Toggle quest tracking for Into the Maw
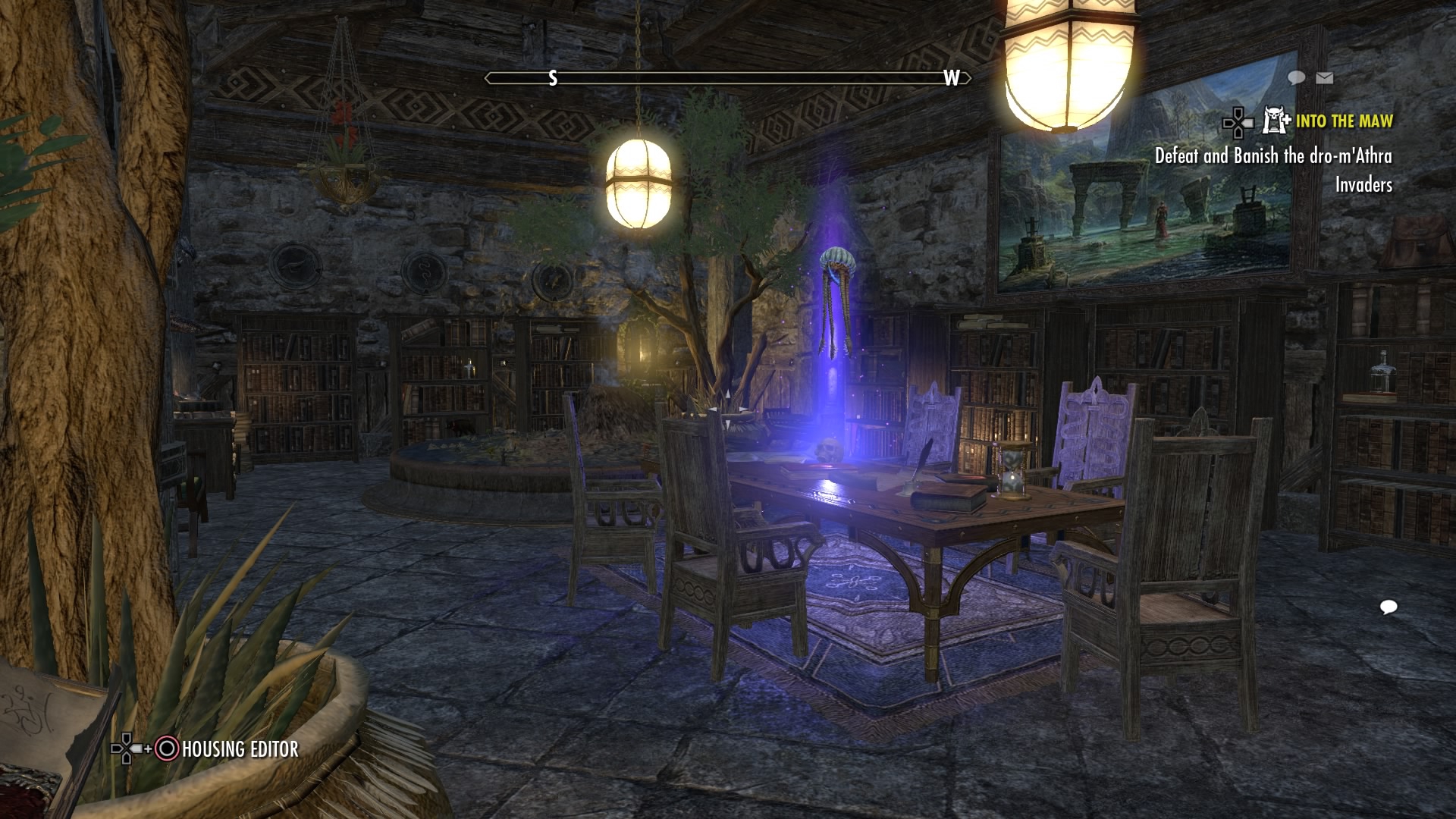Image resolution: width=1456 pixels, height=819 pixels. (1346, 121)
